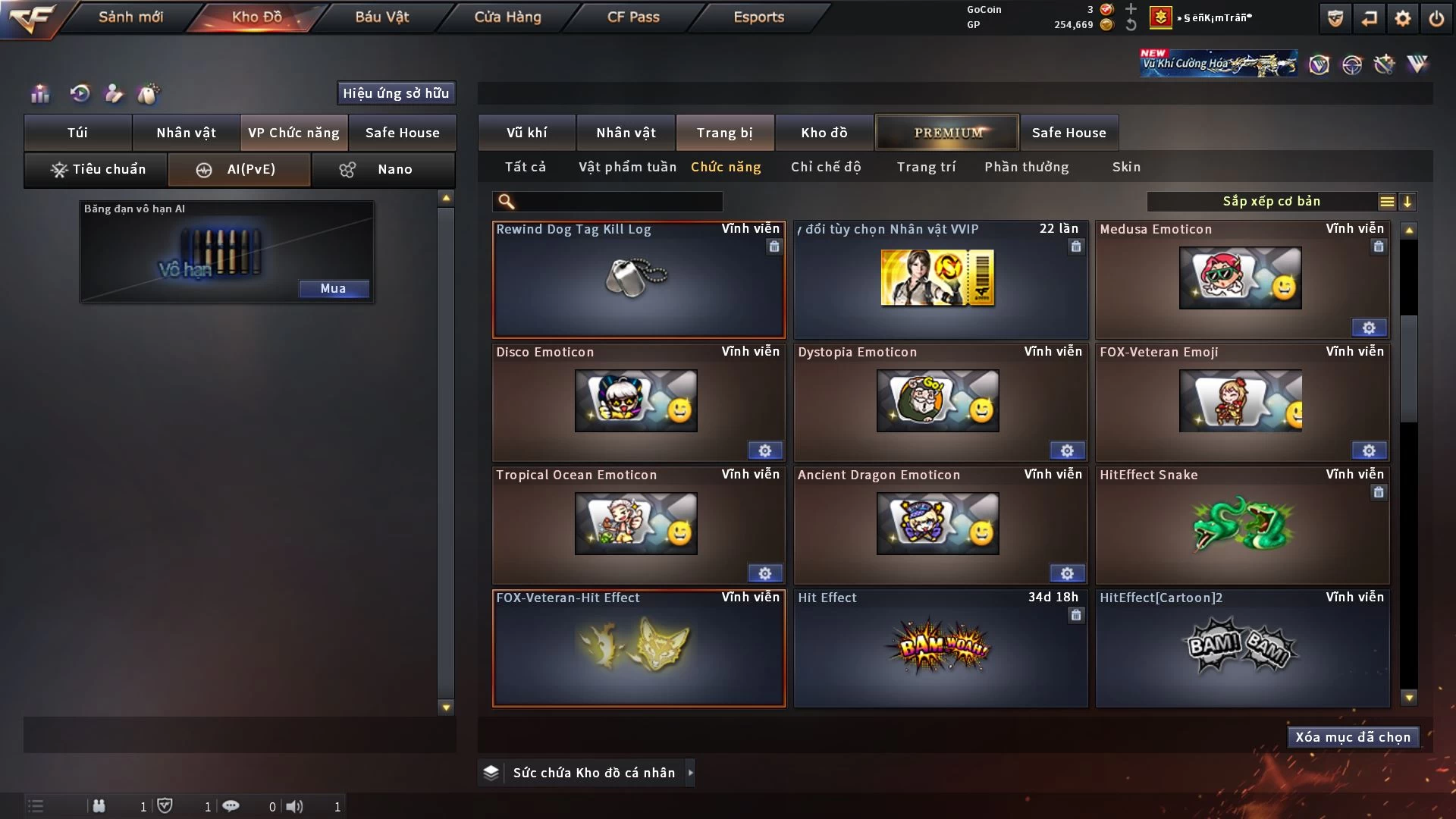
Task: Select the Medusa Emoticon item
Action: click(x=1241, y=279)
